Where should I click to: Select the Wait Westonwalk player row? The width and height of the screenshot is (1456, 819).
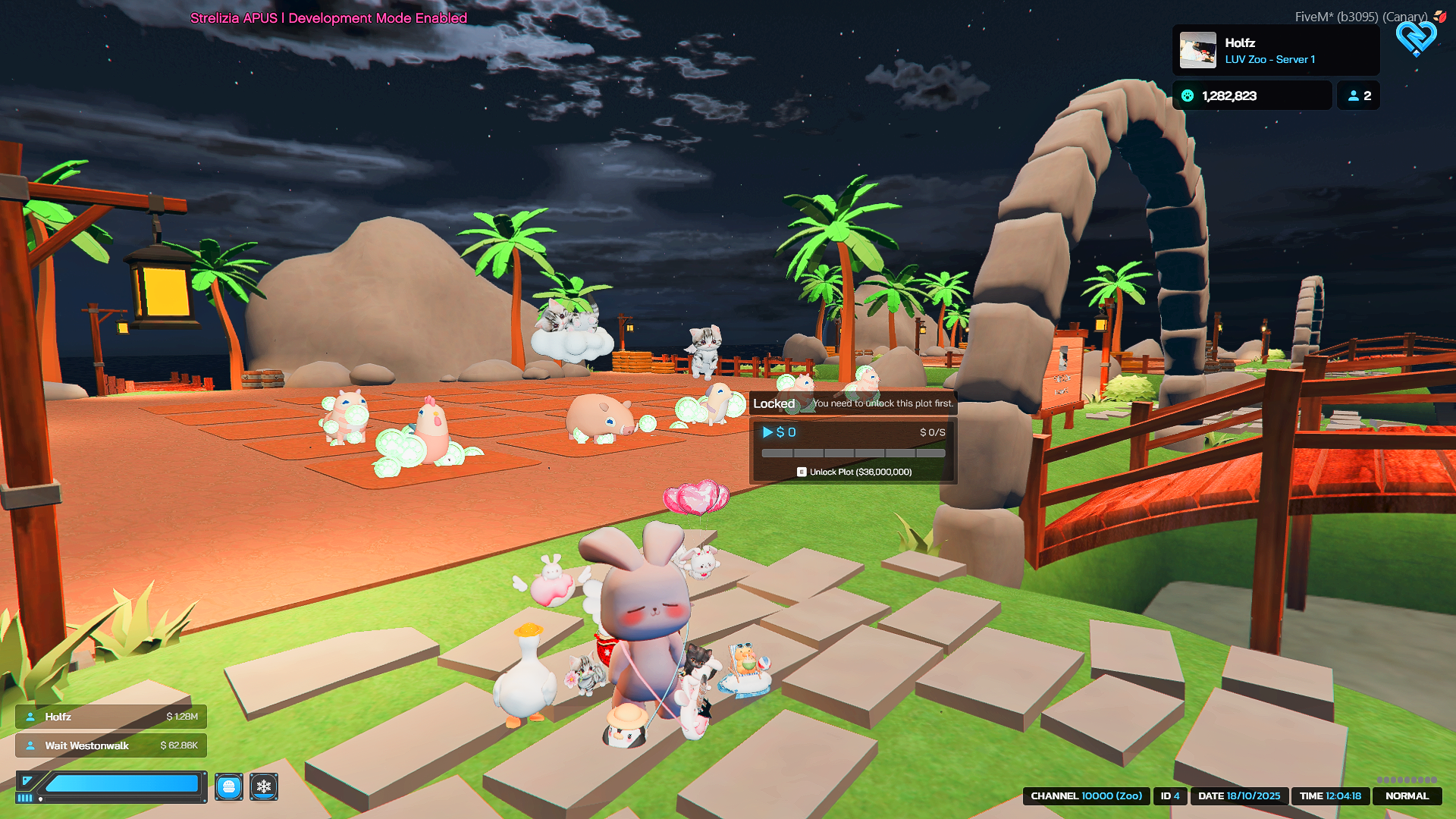tap(111, 745)
